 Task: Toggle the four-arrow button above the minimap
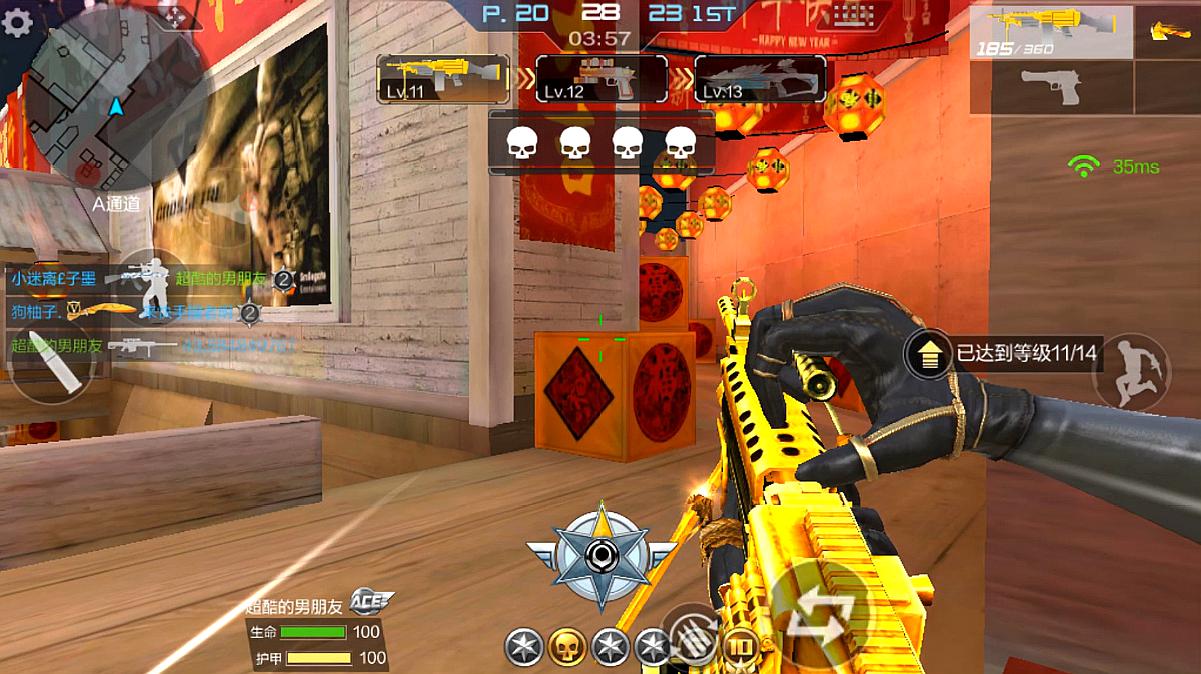(175, 15)
